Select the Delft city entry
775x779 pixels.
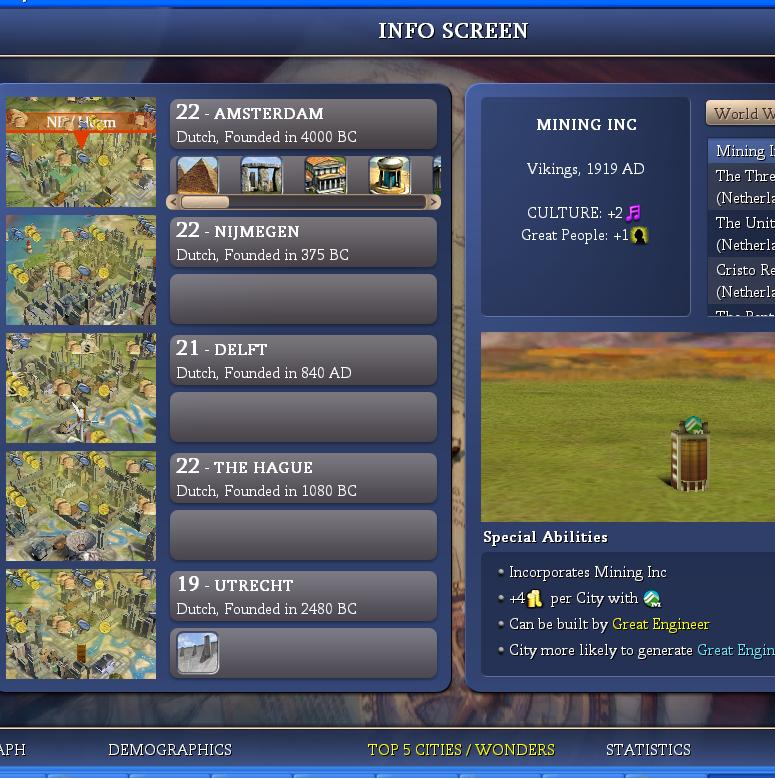(x=303, y=360)
